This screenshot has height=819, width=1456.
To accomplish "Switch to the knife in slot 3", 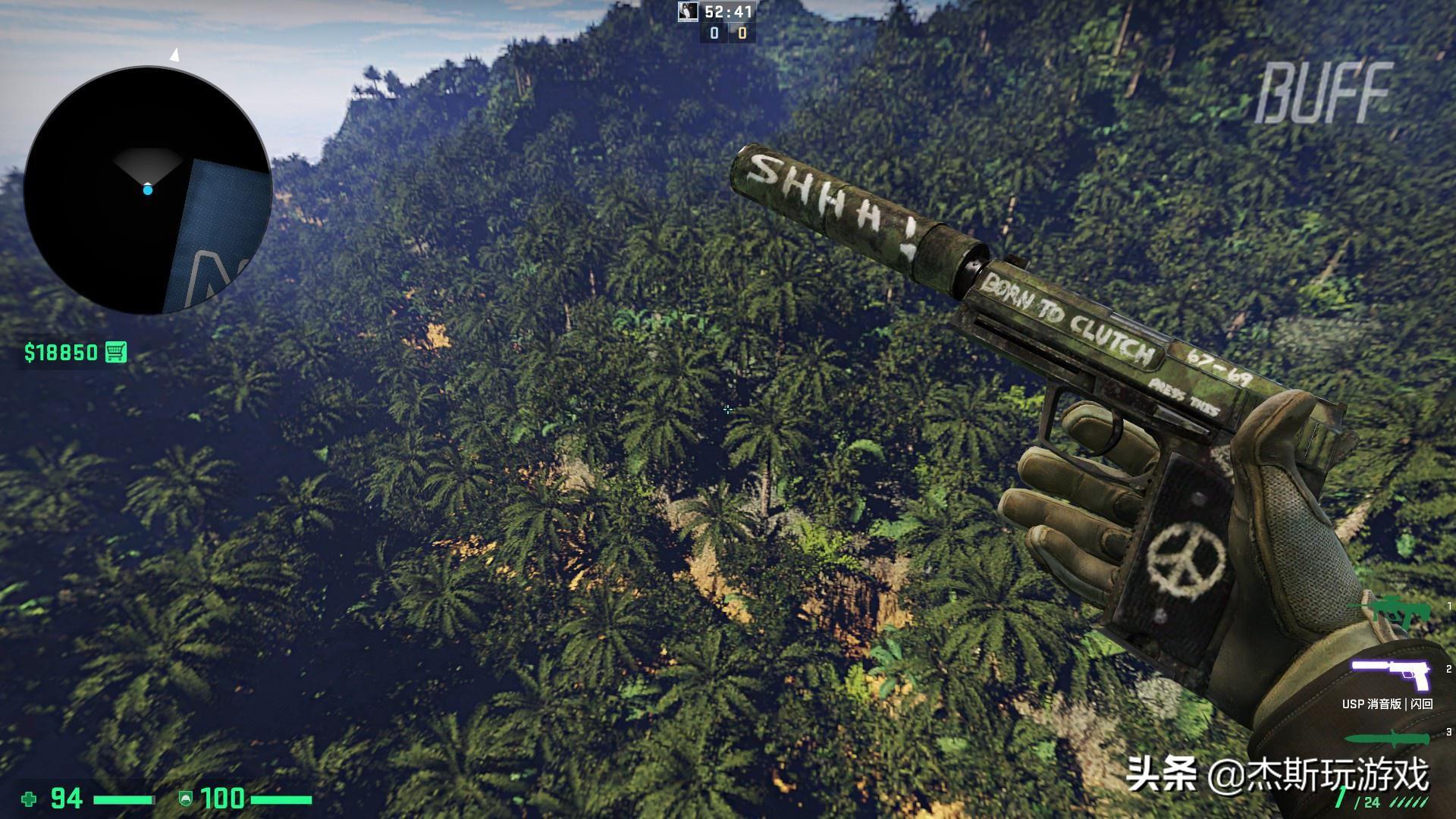I will point(1389,739).
